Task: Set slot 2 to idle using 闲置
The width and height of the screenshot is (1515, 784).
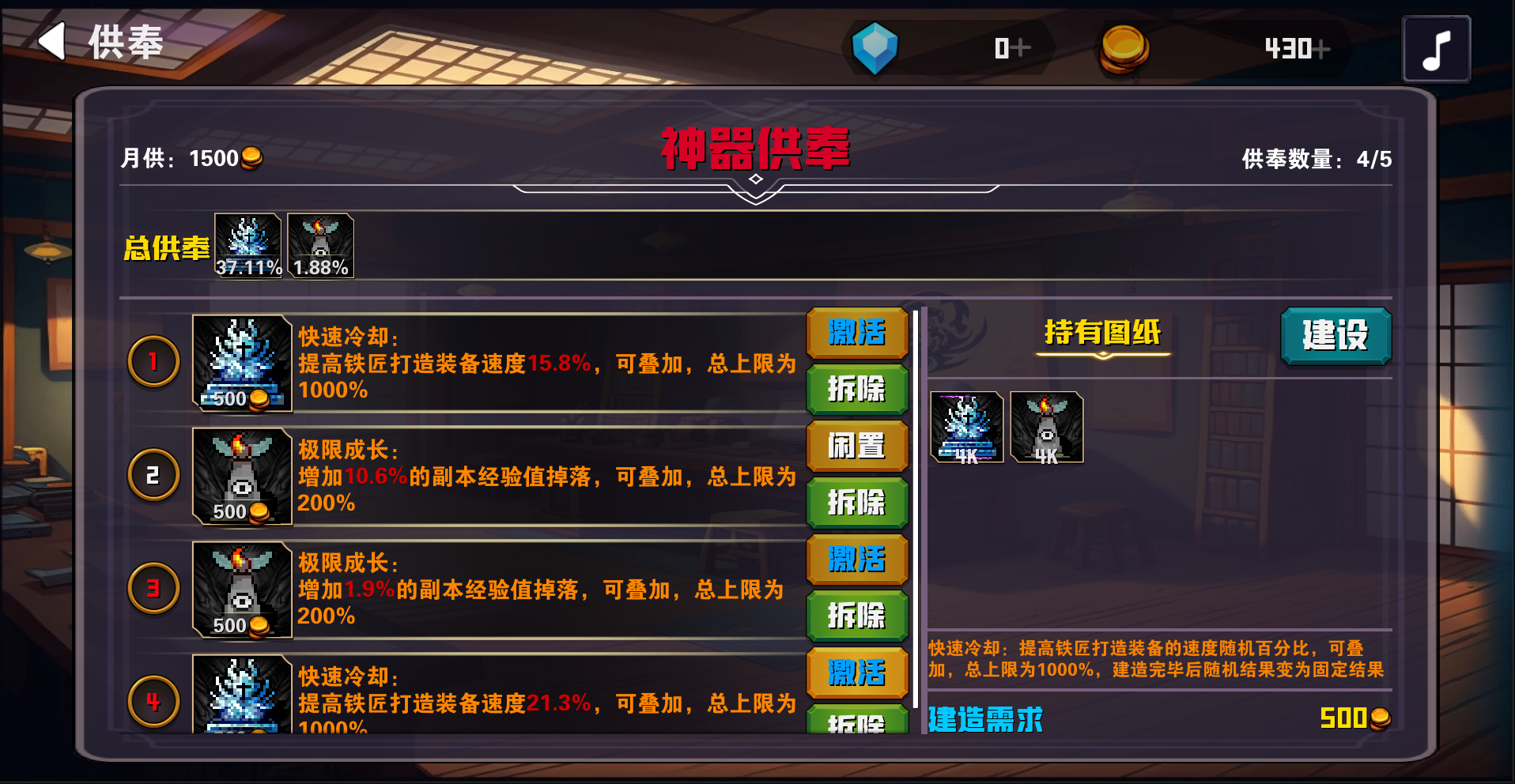Action: point(856,447)
